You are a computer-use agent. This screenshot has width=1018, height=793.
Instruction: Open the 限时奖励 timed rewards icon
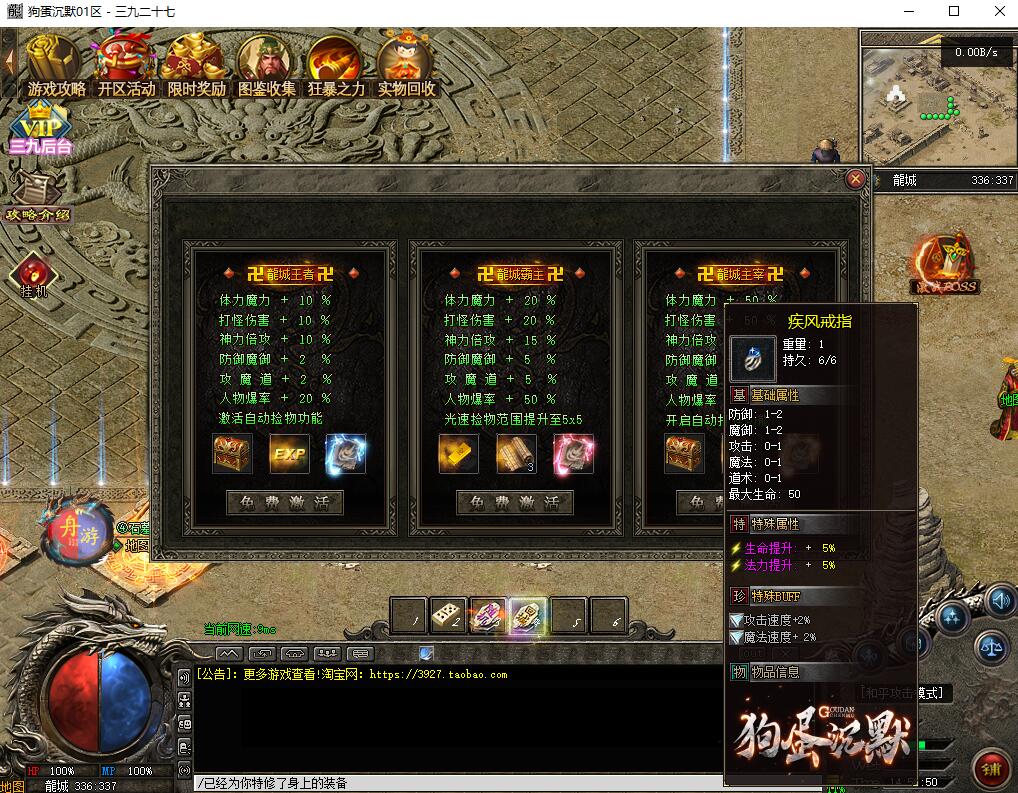[196, 66]
